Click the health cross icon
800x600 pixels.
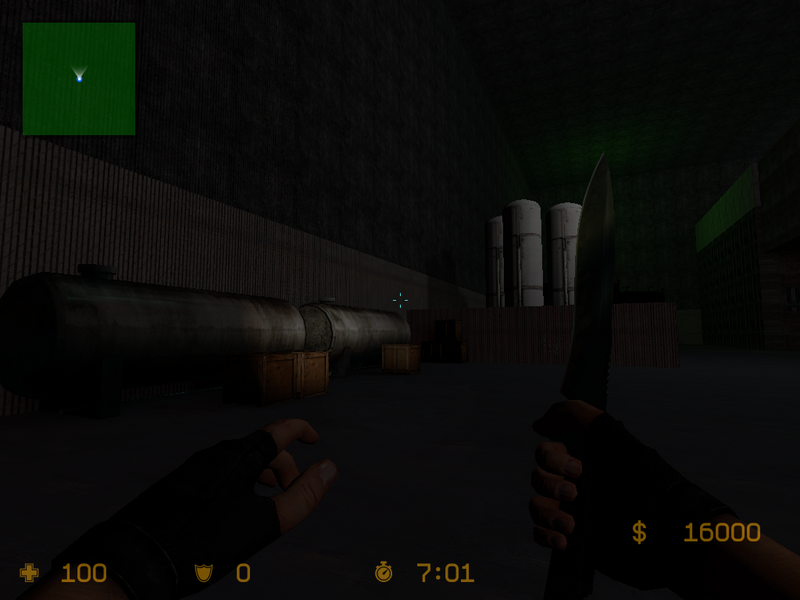29,572
